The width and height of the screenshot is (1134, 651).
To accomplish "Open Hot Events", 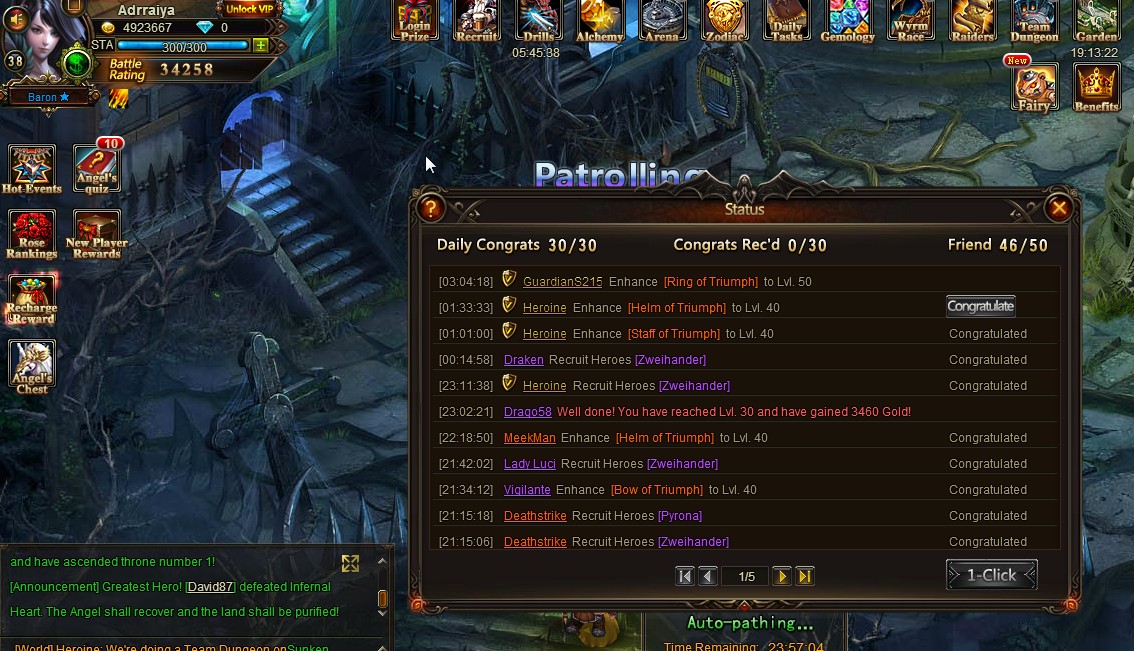I will (x=32, y=168).
